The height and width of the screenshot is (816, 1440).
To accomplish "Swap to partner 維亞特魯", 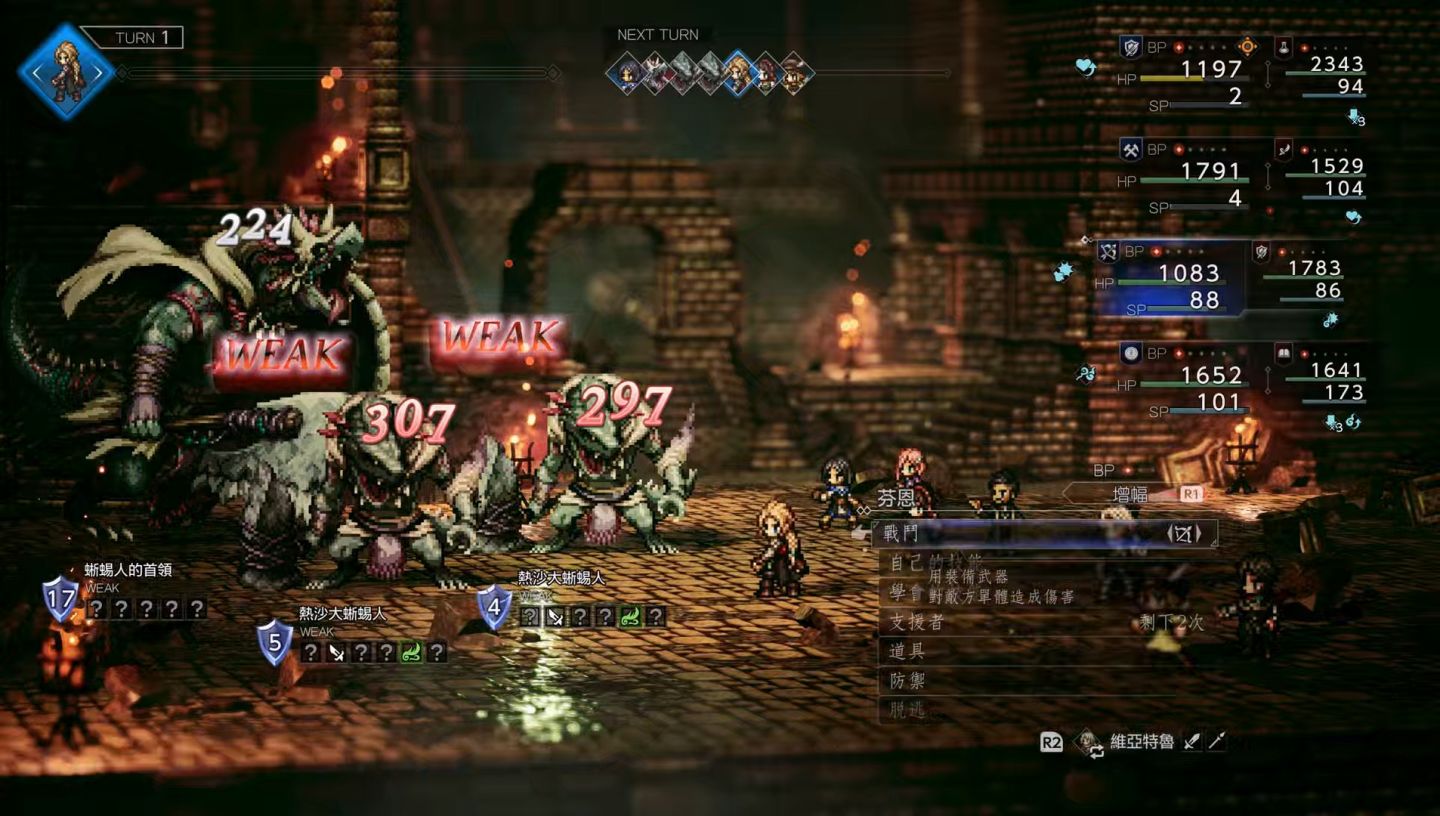I will click(x=1140, y=742).
